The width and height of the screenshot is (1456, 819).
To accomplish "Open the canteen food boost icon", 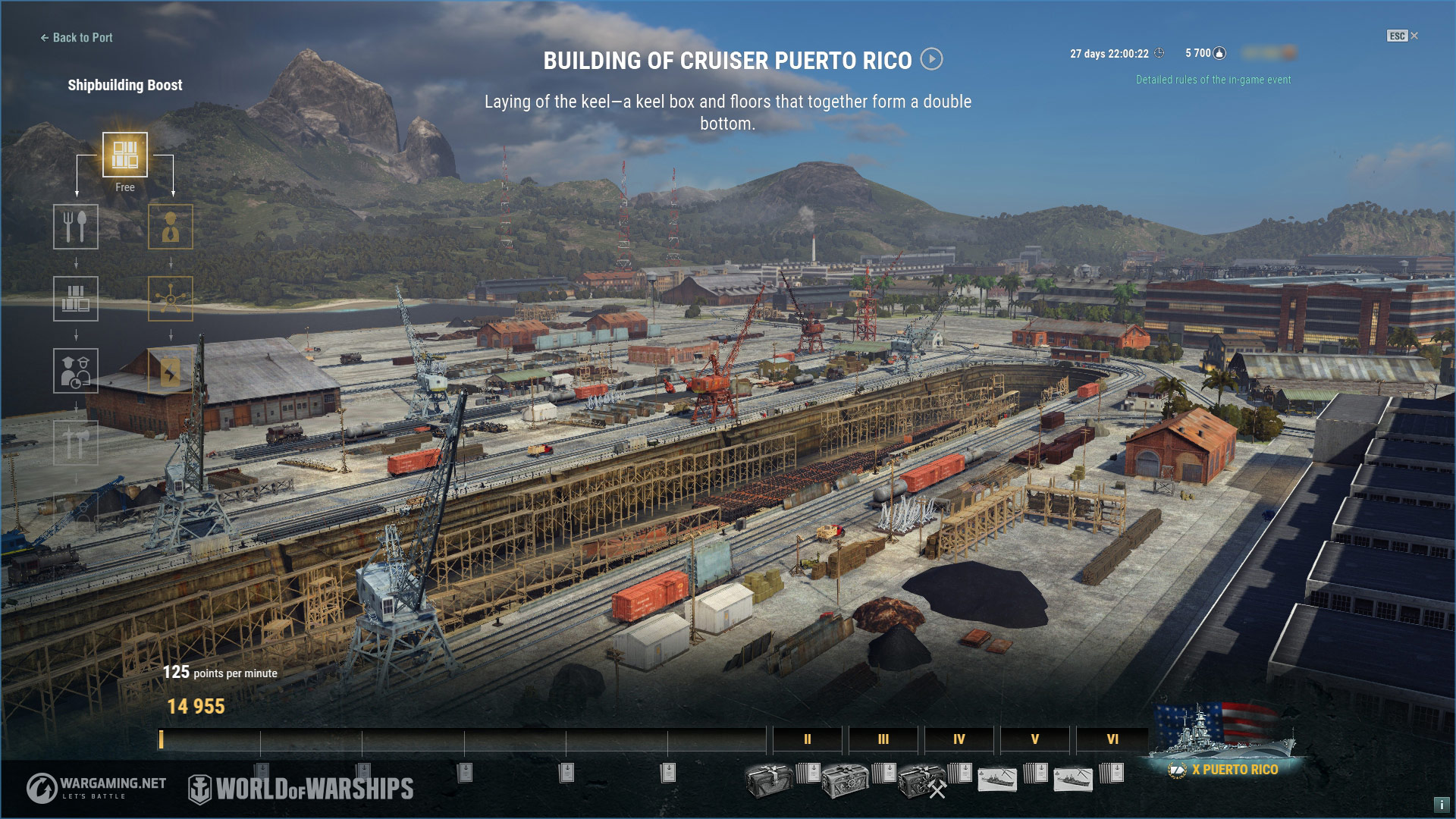I will click(x=77, y=226).
